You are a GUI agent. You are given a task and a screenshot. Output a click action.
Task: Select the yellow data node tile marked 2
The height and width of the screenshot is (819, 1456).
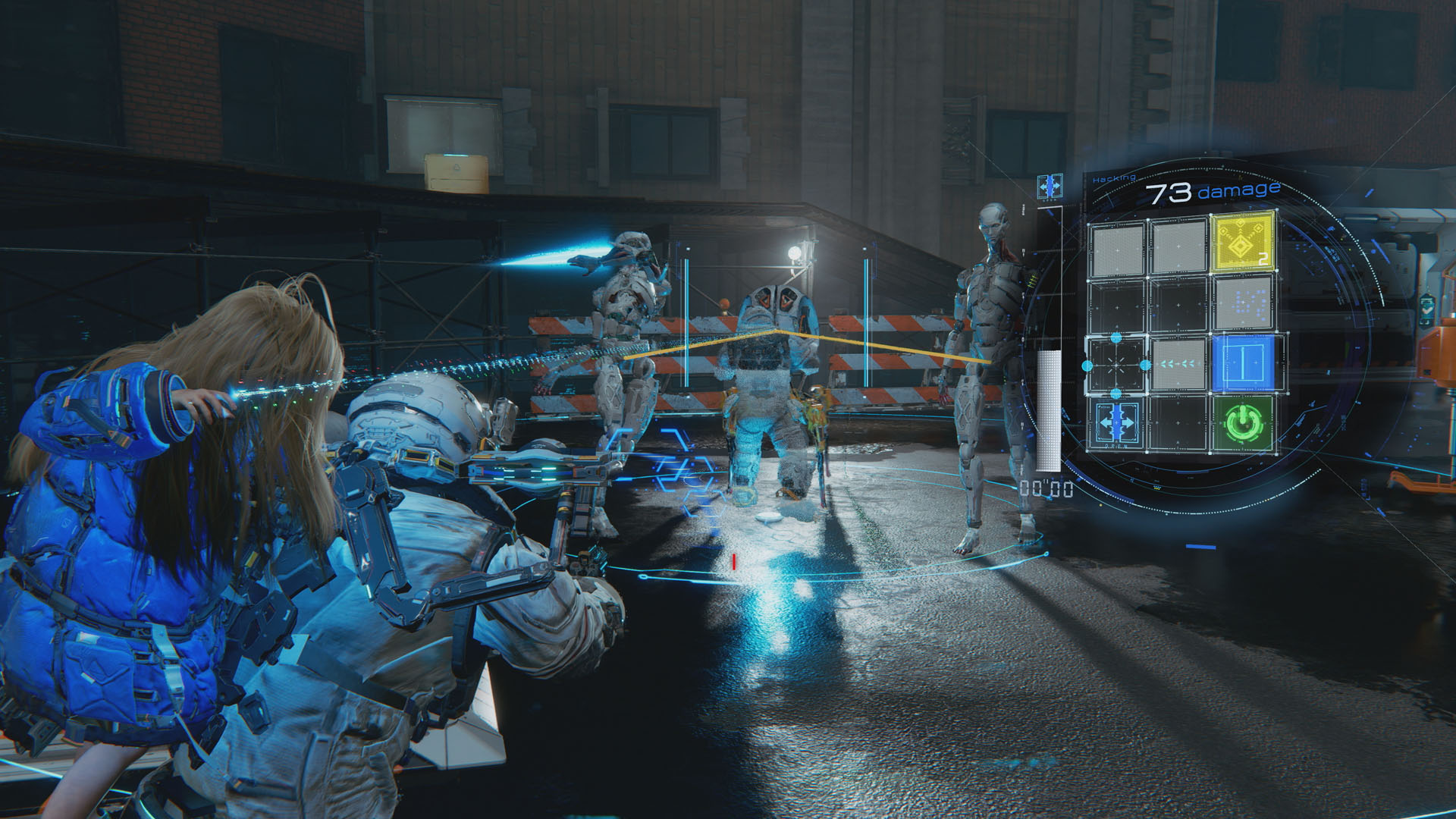(x=1241, y=243)
